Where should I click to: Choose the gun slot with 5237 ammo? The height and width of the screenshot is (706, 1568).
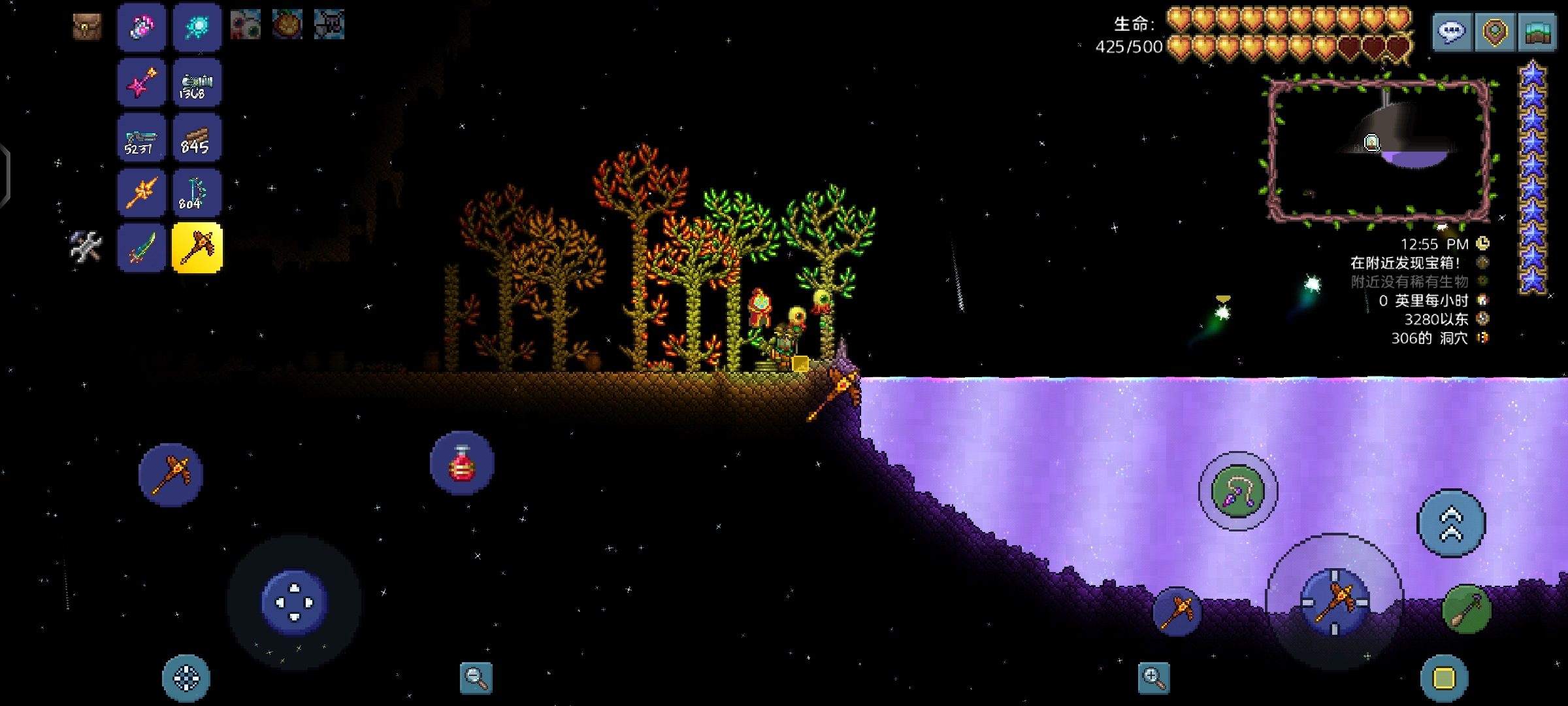[142, 139]
